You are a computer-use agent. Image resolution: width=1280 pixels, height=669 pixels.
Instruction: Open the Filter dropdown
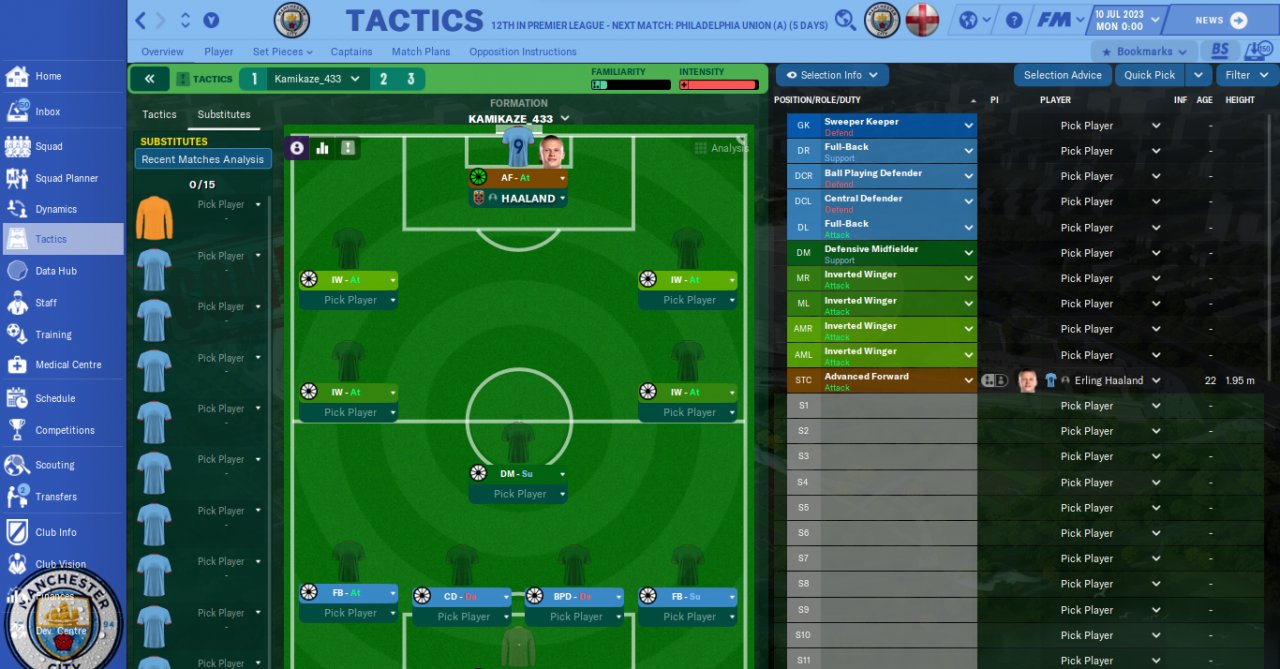[x=1246, y=75]
